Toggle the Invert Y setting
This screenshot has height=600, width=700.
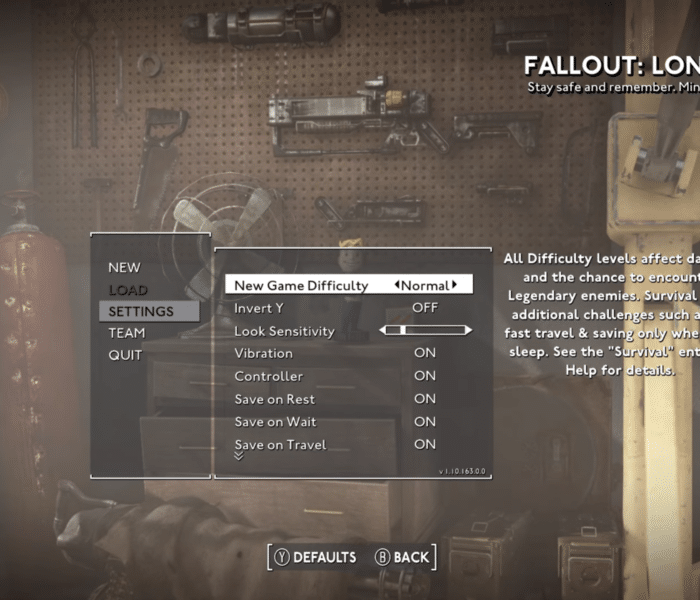coord(425,308)
